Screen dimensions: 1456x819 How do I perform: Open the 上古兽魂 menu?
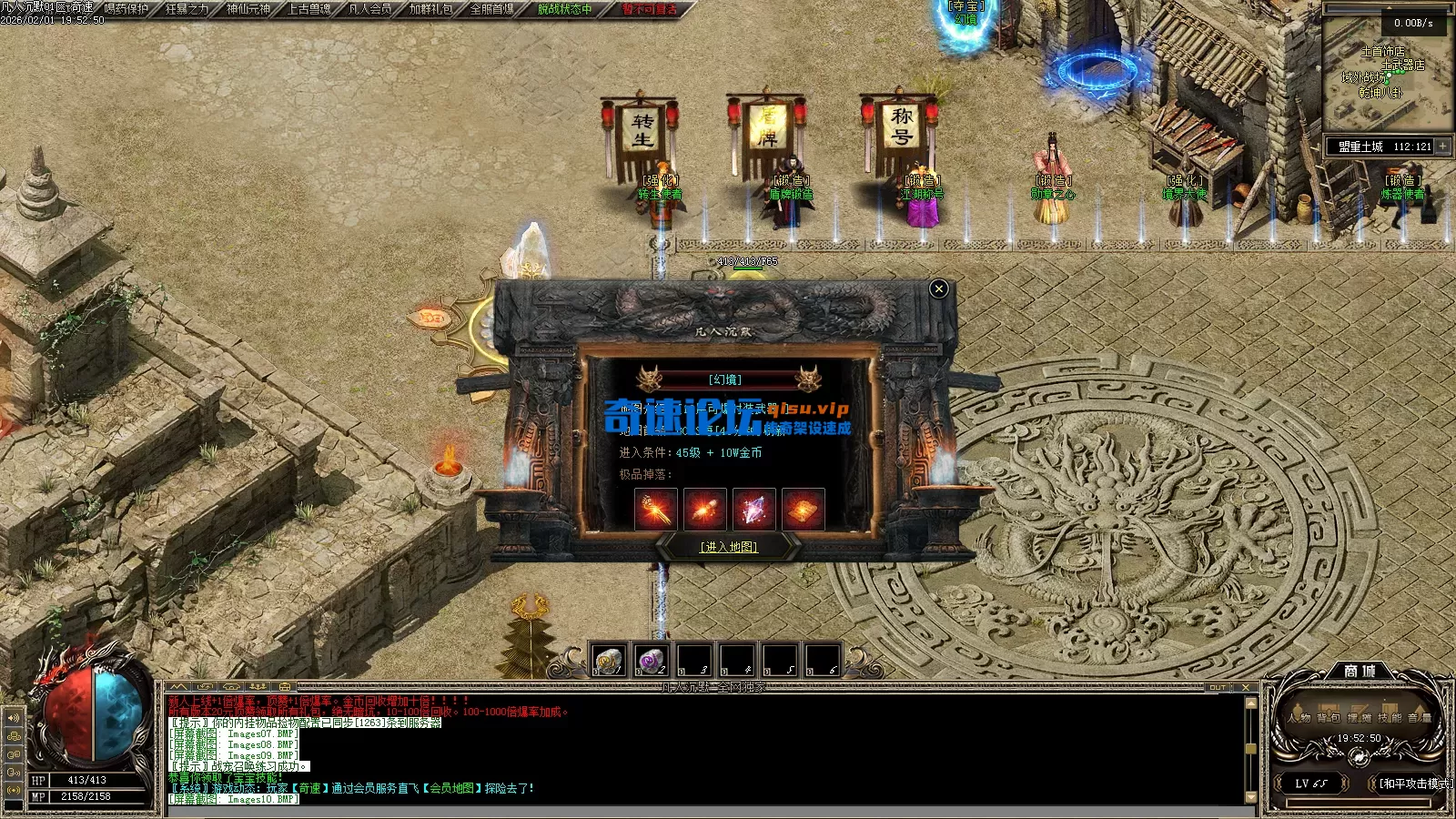click(308, 9)
